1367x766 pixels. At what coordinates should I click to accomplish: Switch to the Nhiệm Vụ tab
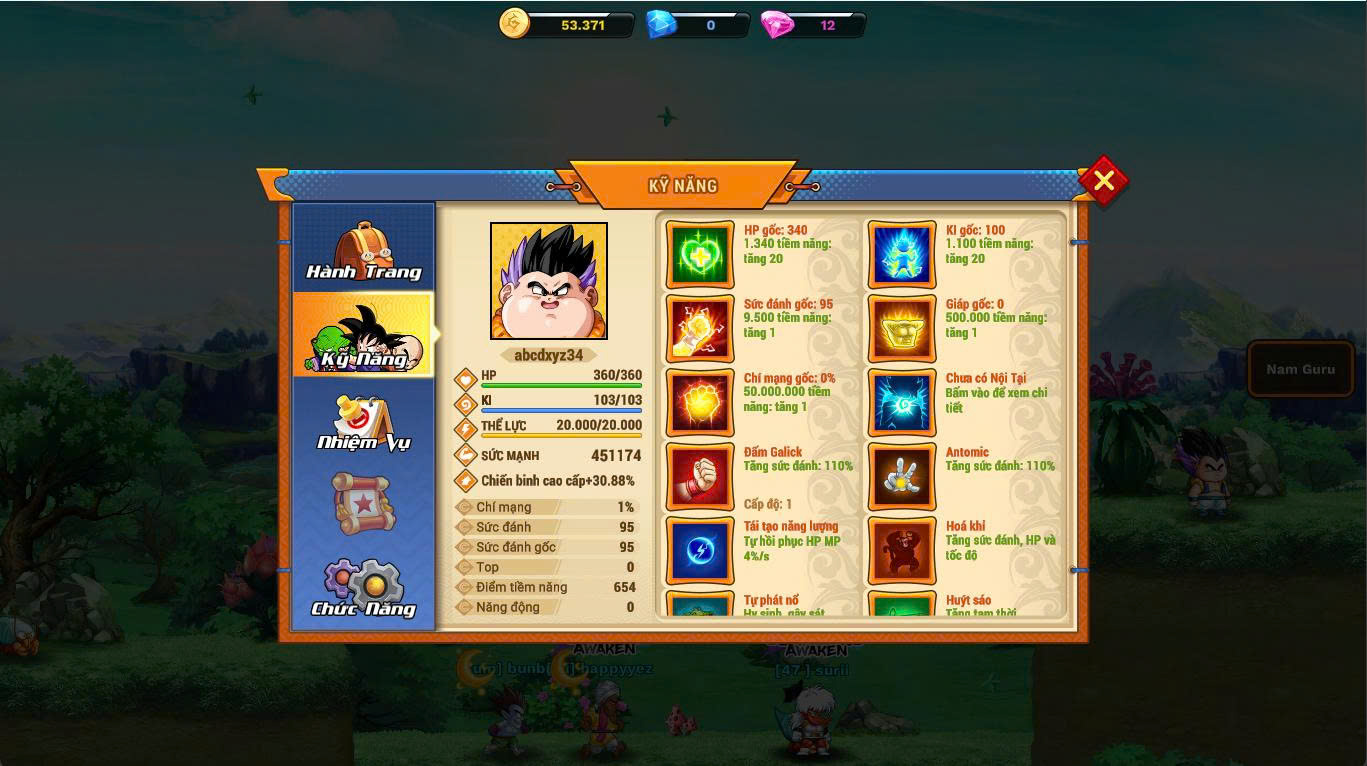364,421
